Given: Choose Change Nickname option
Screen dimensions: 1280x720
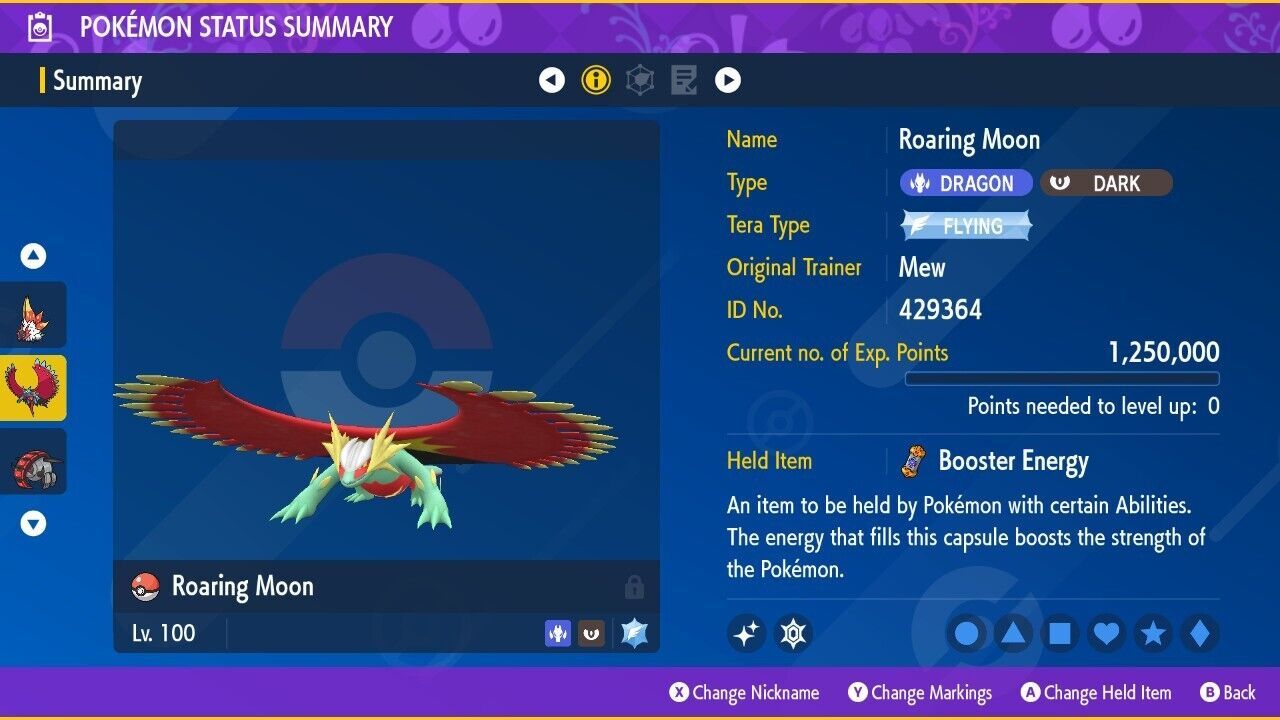Looking at the screenshot, I should click(x=745, y=693).
